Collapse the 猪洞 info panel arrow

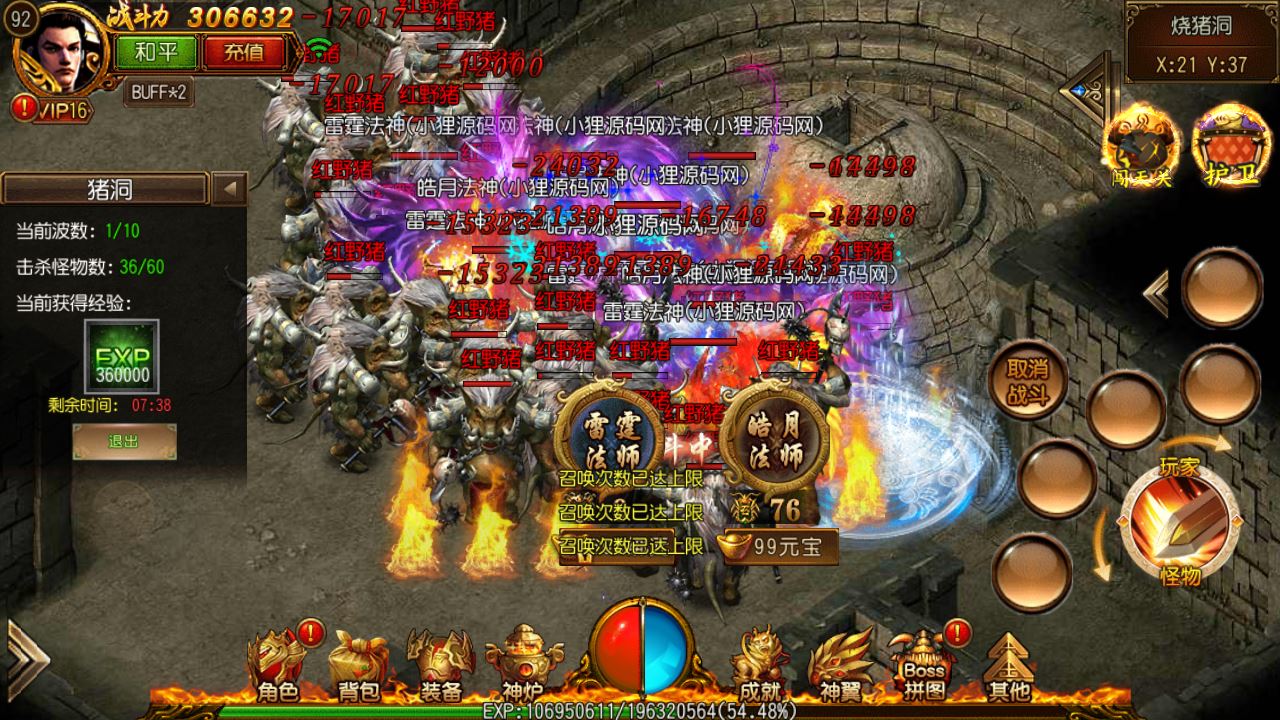click(x=230, y=188)
